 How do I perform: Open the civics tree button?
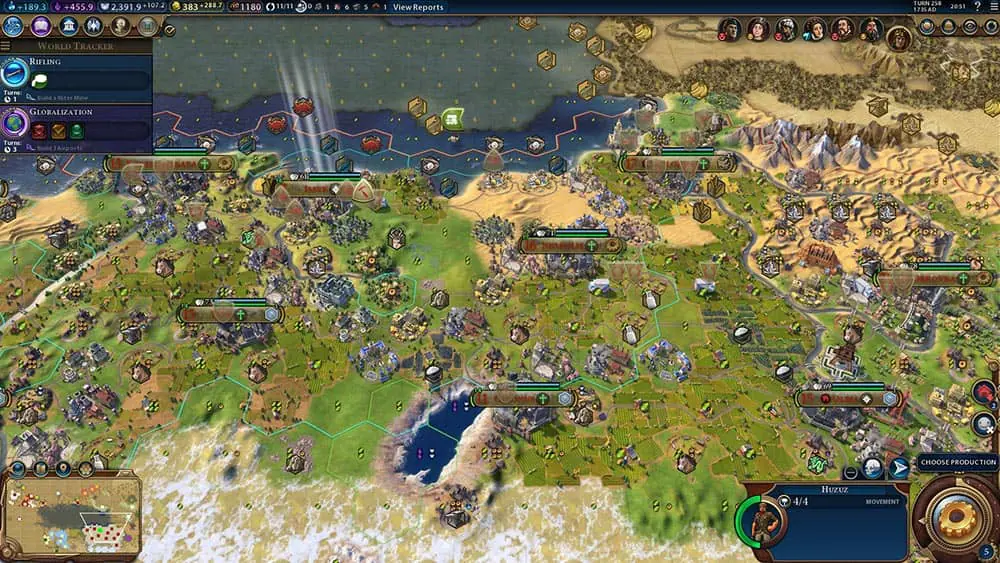41,27
